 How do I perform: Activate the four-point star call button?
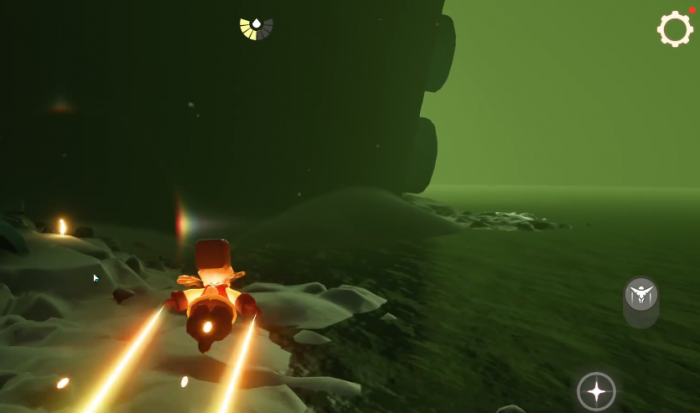coord(596,391)
